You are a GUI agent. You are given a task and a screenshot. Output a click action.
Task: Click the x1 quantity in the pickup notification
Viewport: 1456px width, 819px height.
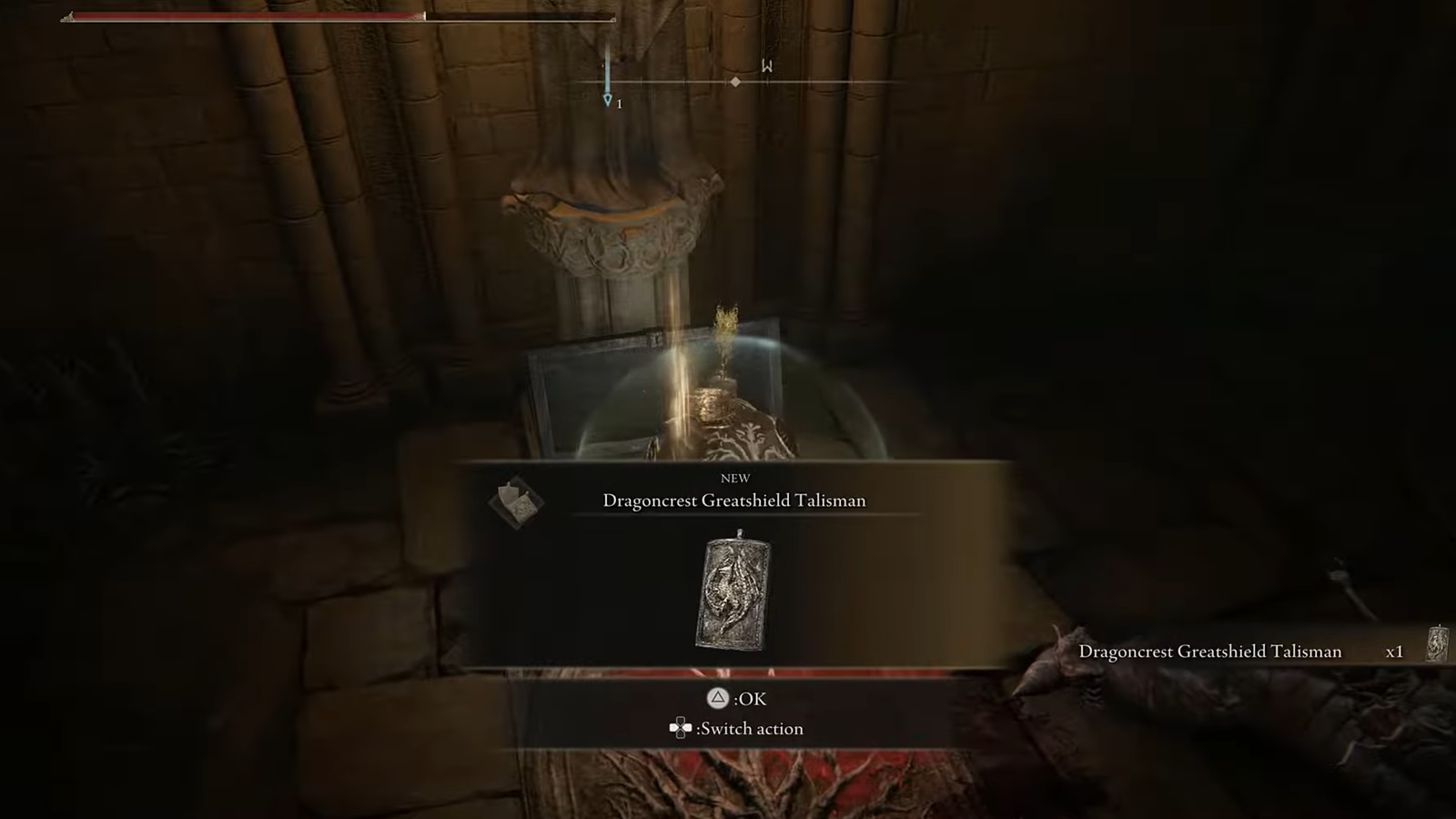(1393, 652)
